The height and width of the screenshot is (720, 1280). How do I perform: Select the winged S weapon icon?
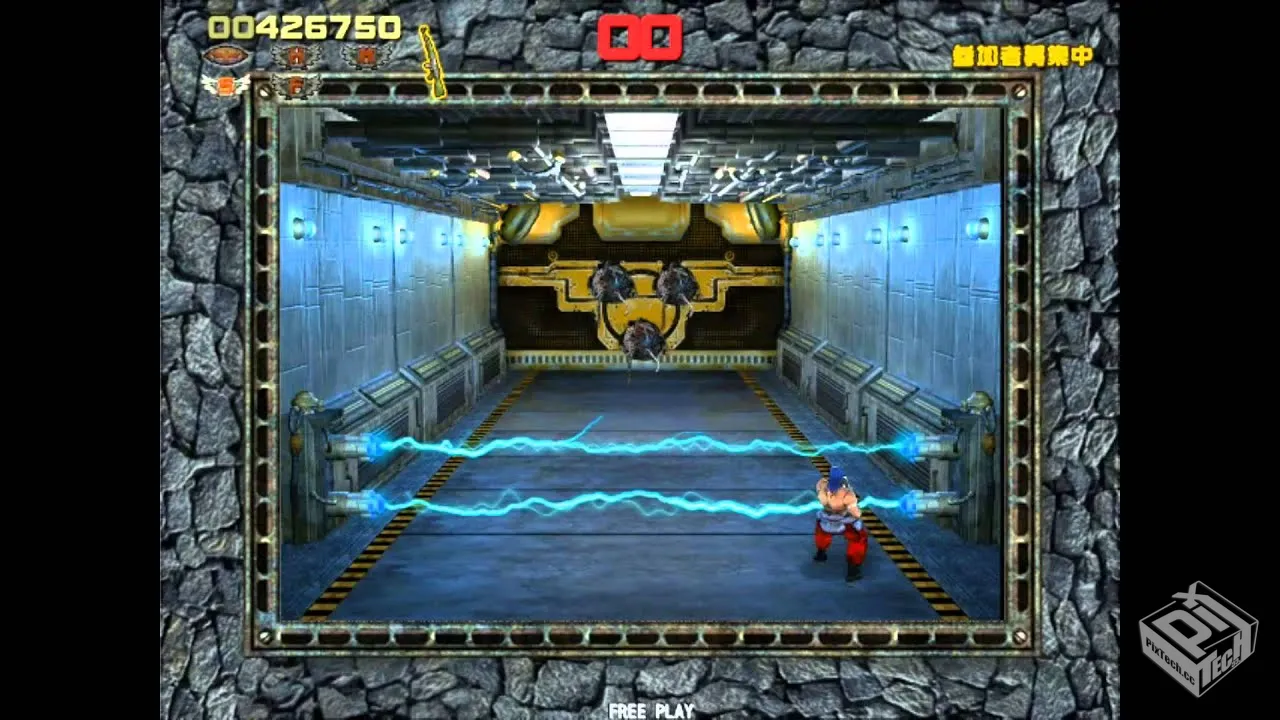pos(226,85)
